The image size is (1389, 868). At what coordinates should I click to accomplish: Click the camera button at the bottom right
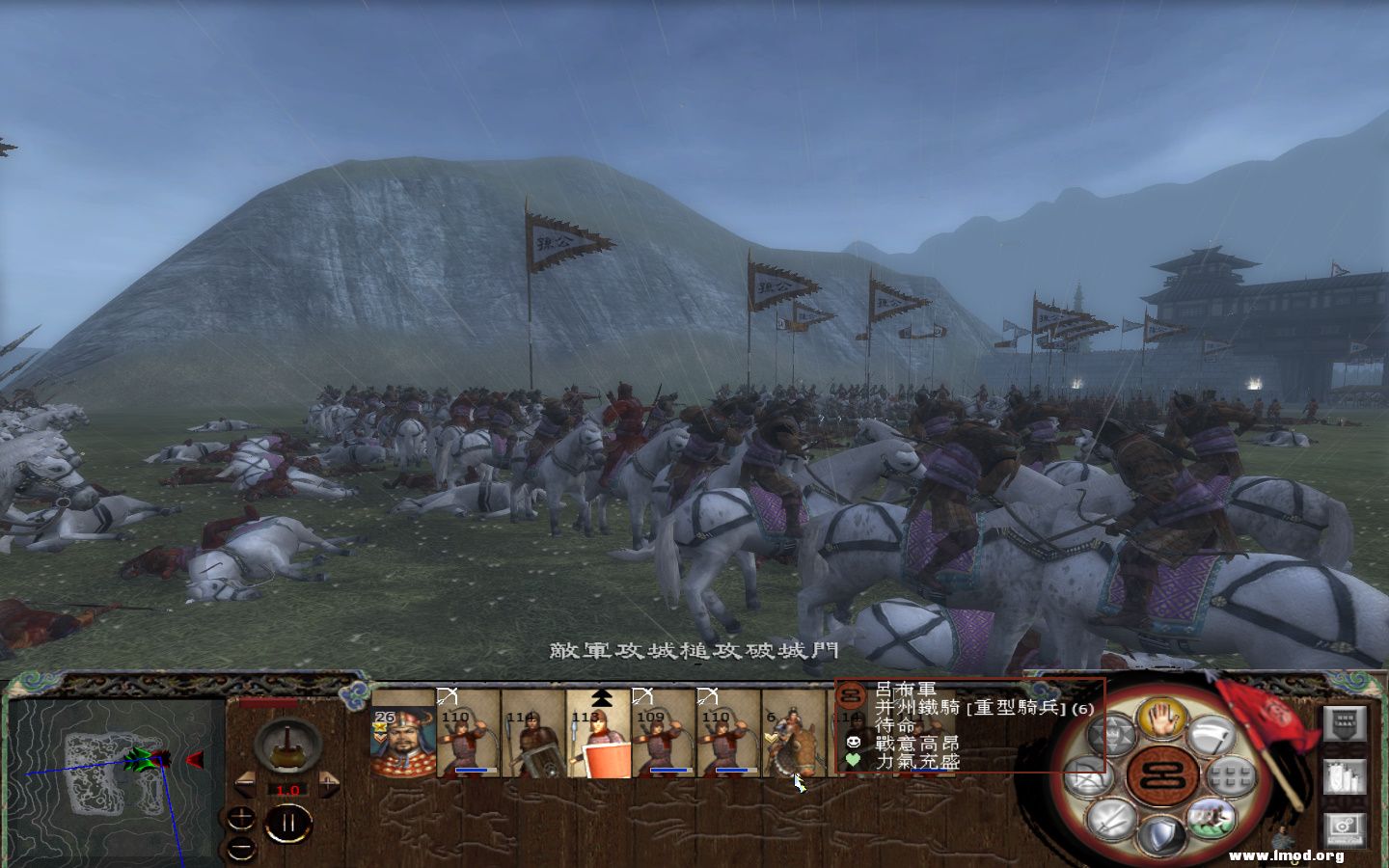point(1344,824)
